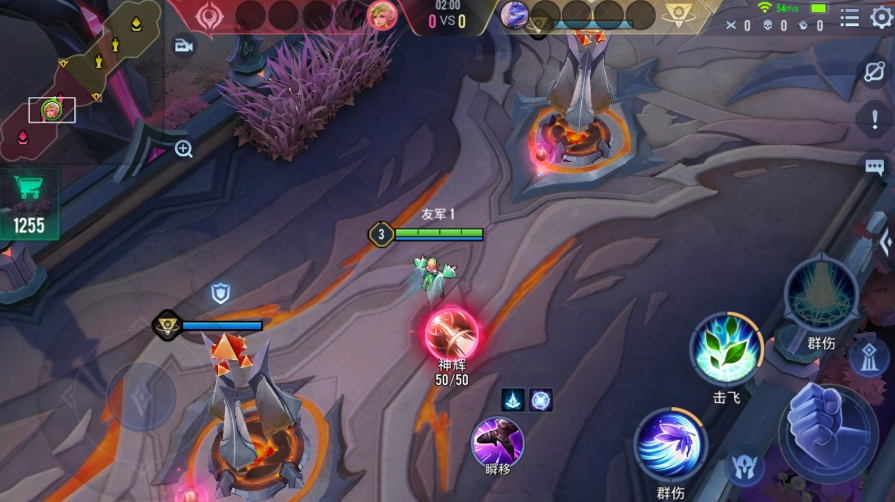Screen dimensions: 895x502
Task: Open the Settings gear
Action: (x=881, y=18)
